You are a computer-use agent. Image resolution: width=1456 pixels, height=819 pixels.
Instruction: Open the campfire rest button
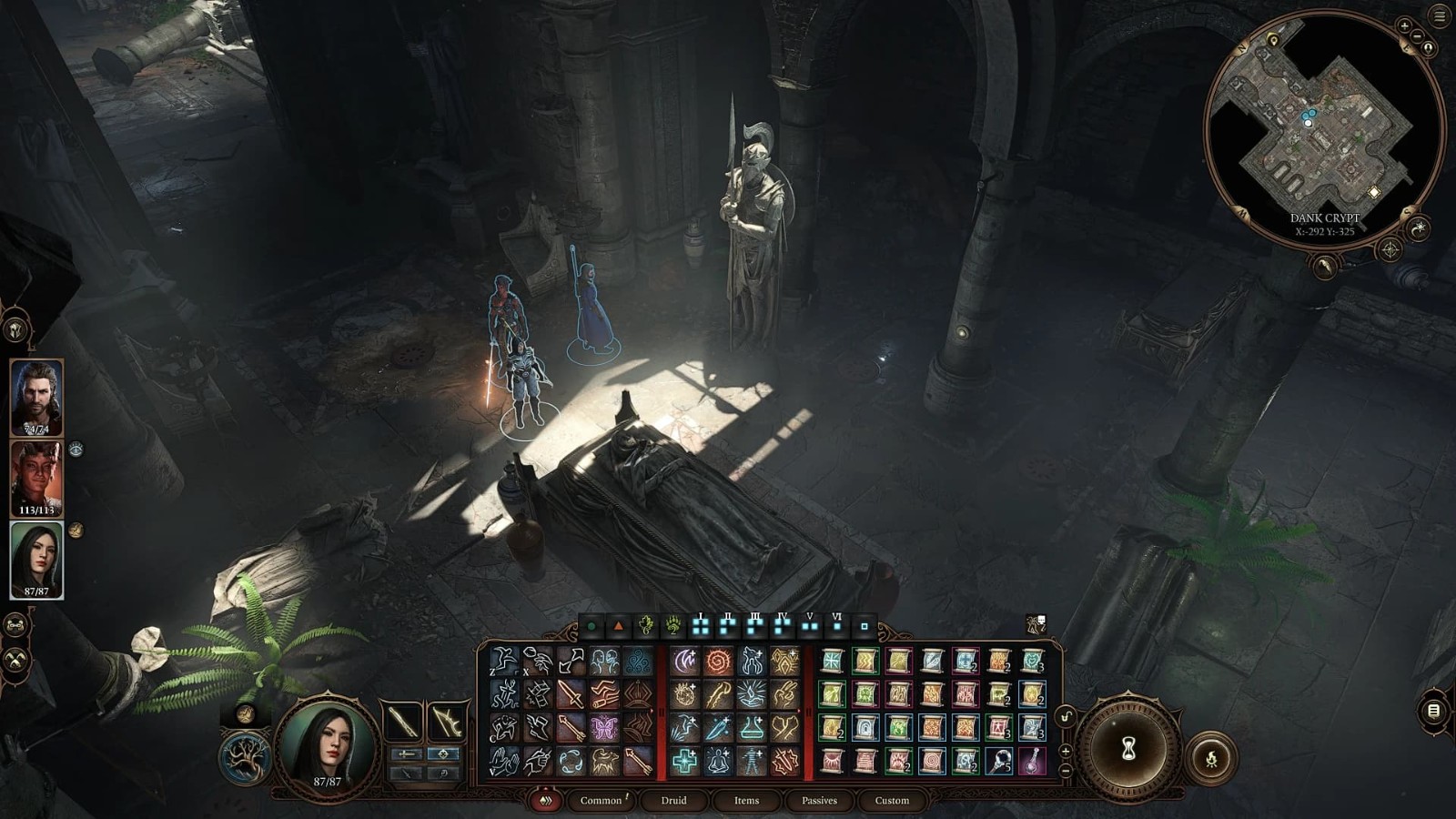pyautogui.click(x=1211, y=758)
